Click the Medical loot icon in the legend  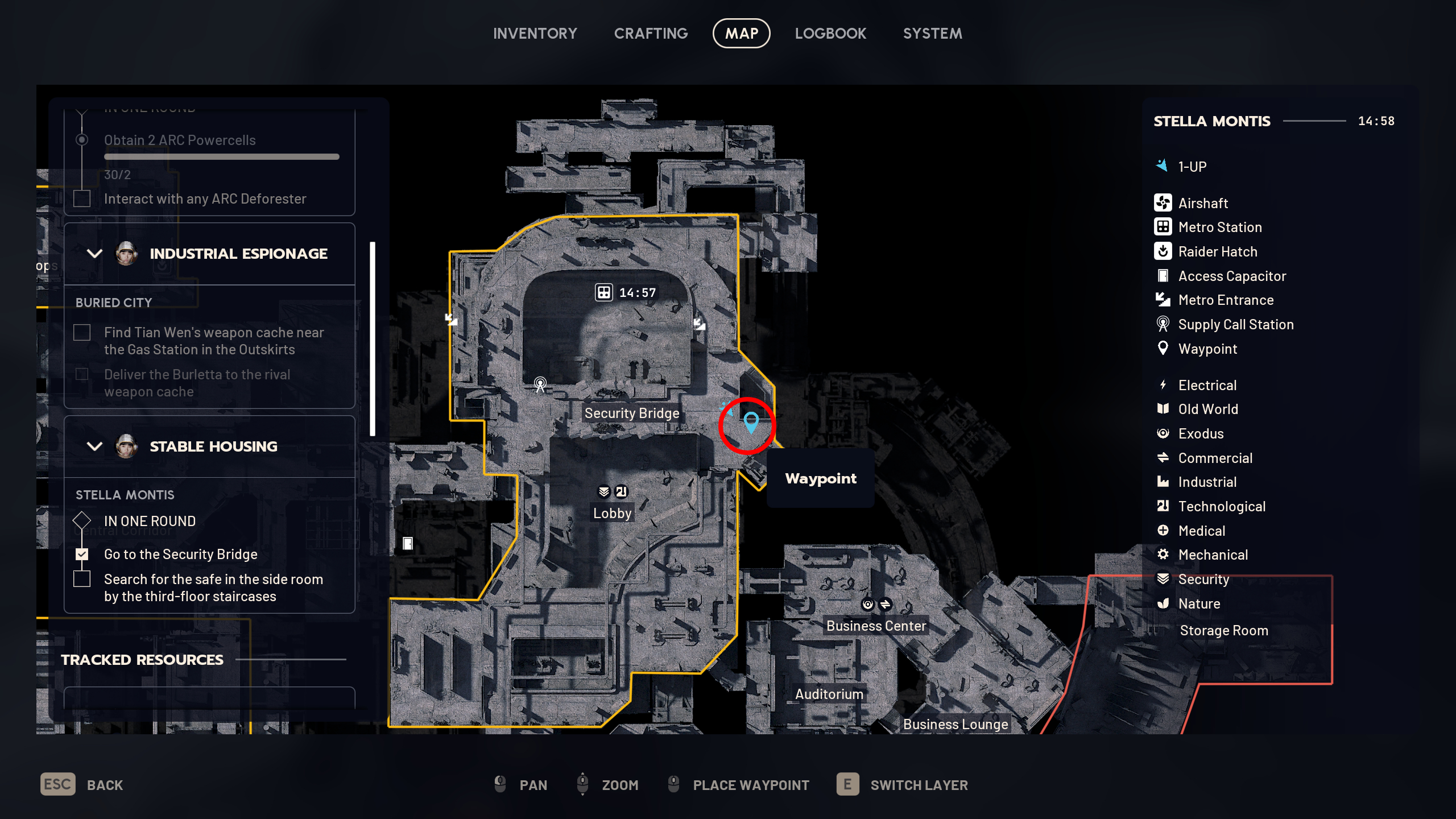pos(1164,530)
